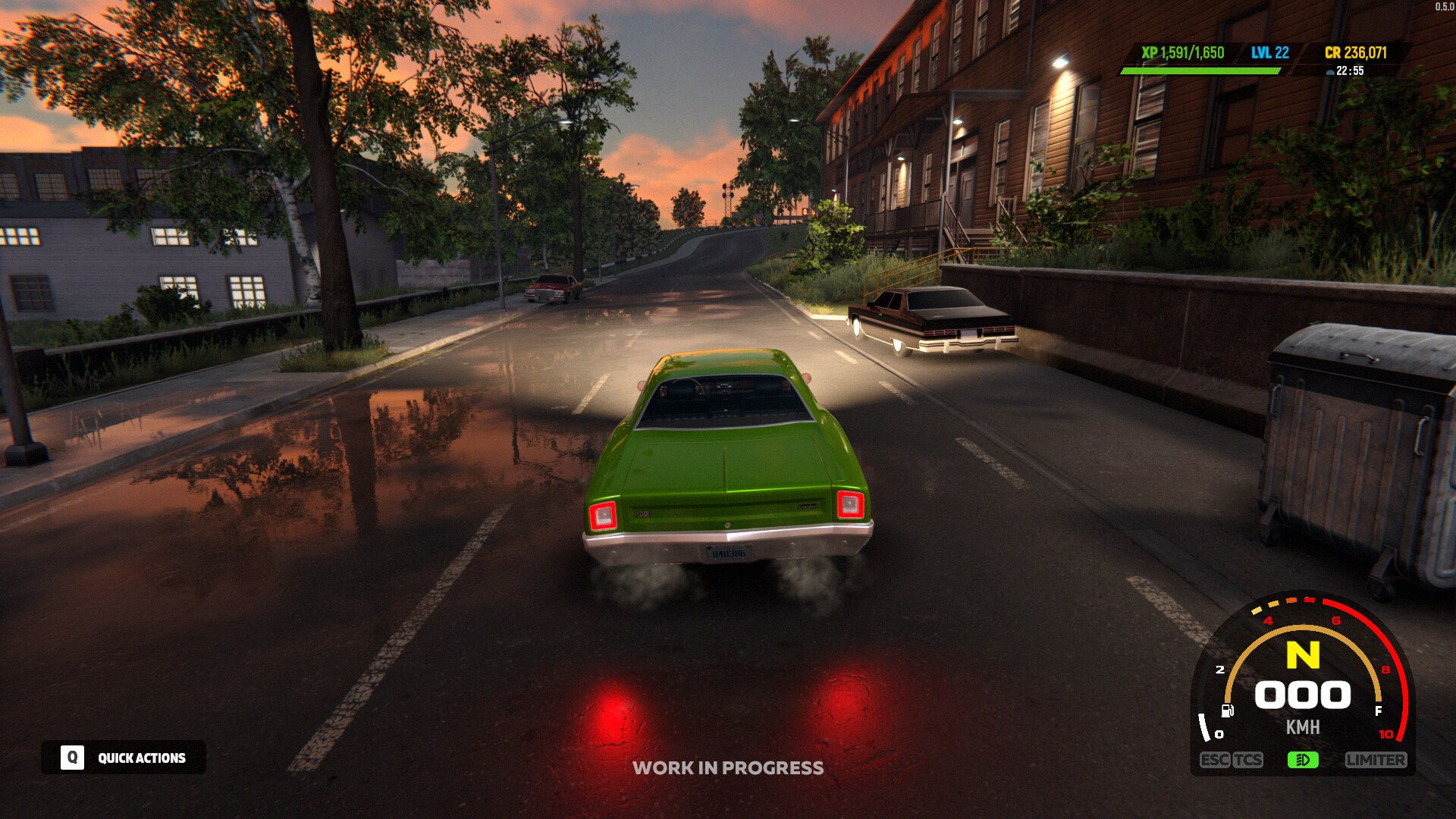Select the WORK IN PROGRESS watermark text
Screen dimensions: 1456x819
click(x=728, y=767)
